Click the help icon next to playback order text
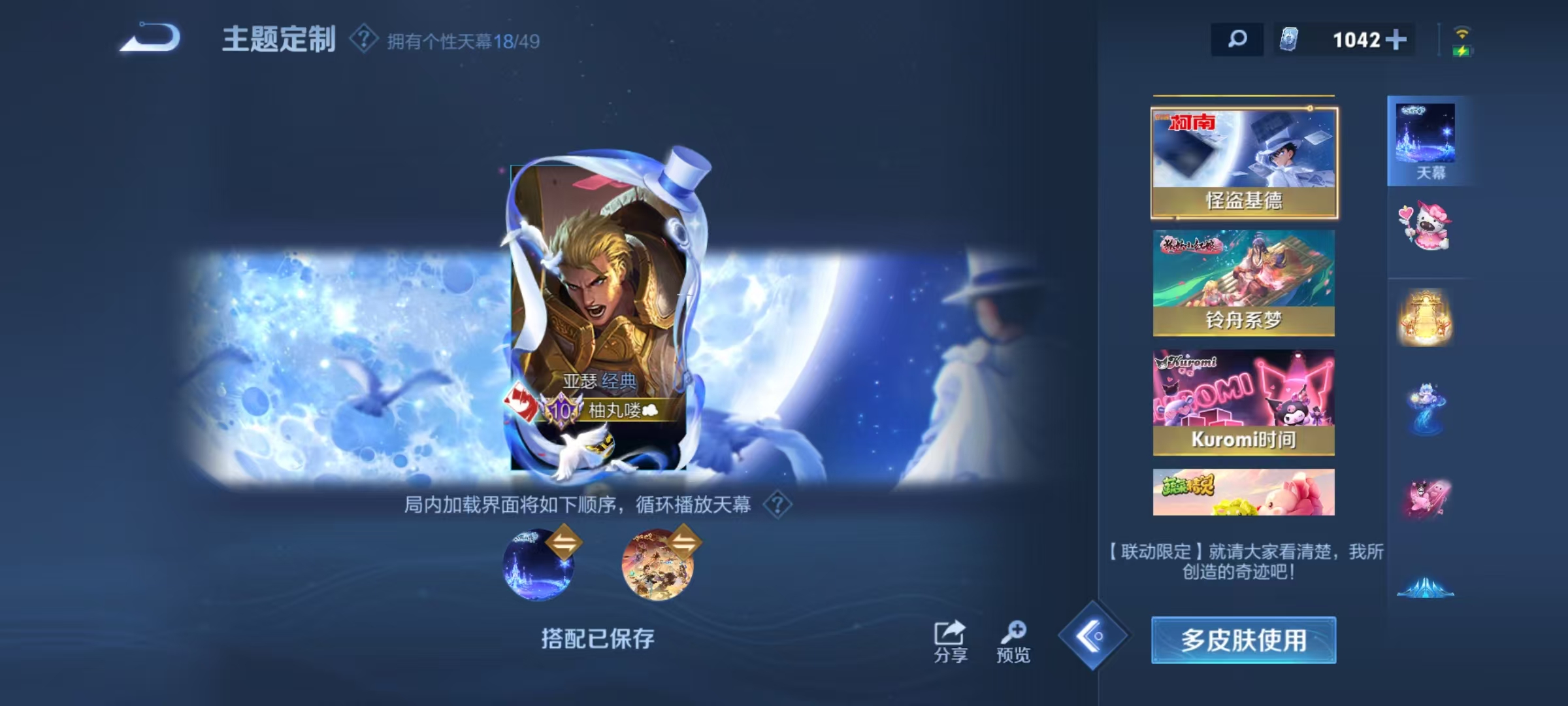1568x706 pixels. pos(777,504)
